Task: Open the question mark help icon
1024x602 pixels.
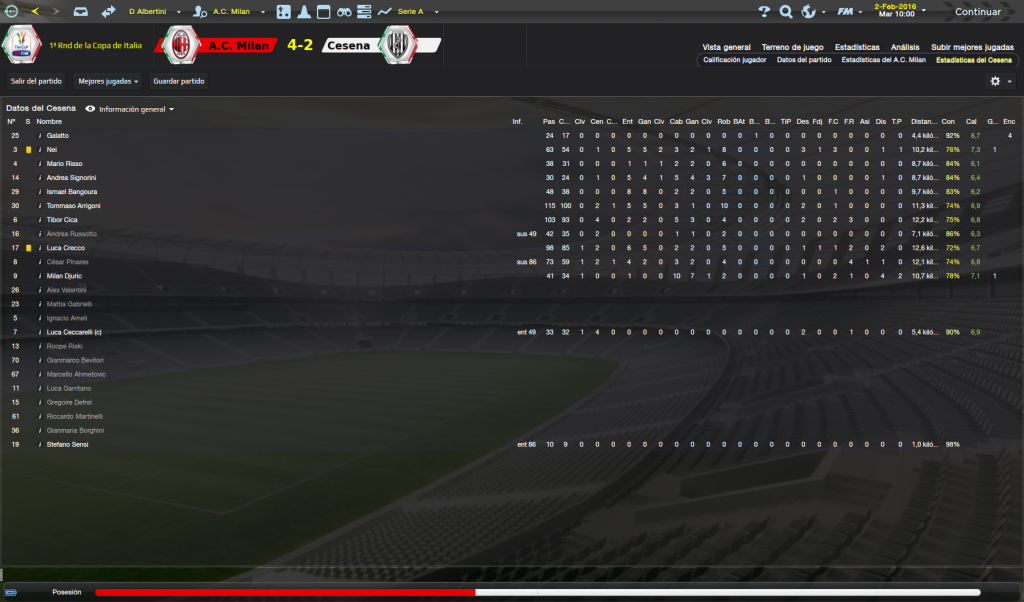Action: tap(764, 12)
